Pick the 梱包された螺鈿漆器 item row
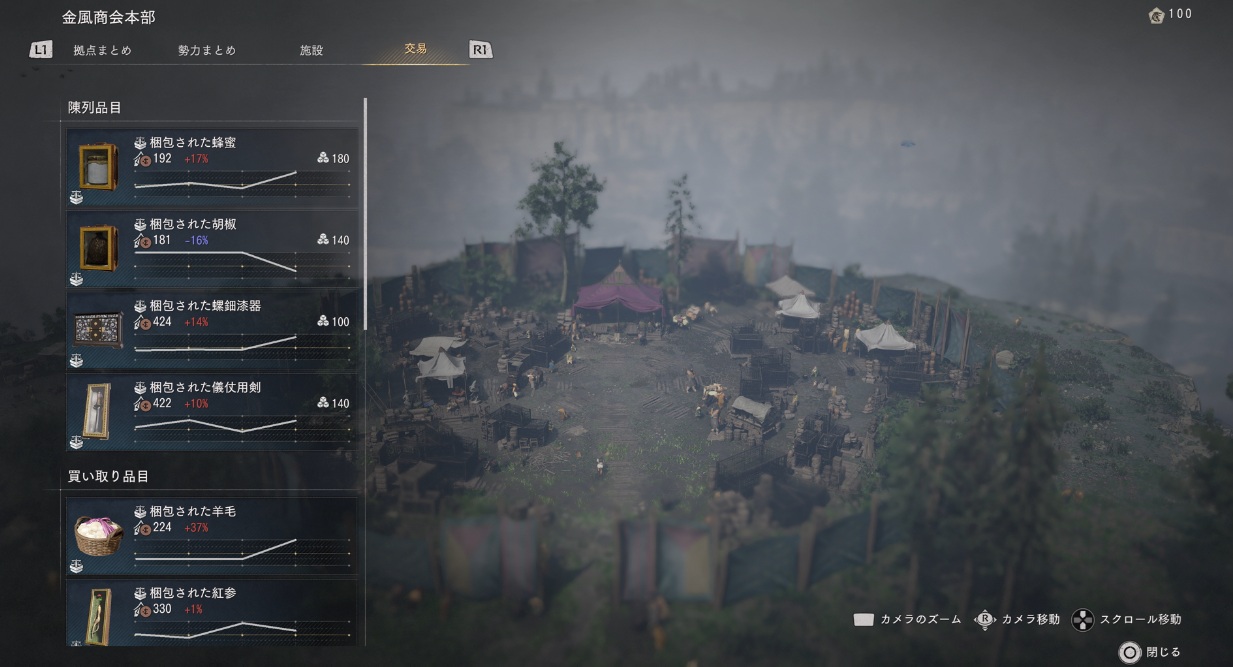Screen dimensions: 1233x667 point(212,331)
